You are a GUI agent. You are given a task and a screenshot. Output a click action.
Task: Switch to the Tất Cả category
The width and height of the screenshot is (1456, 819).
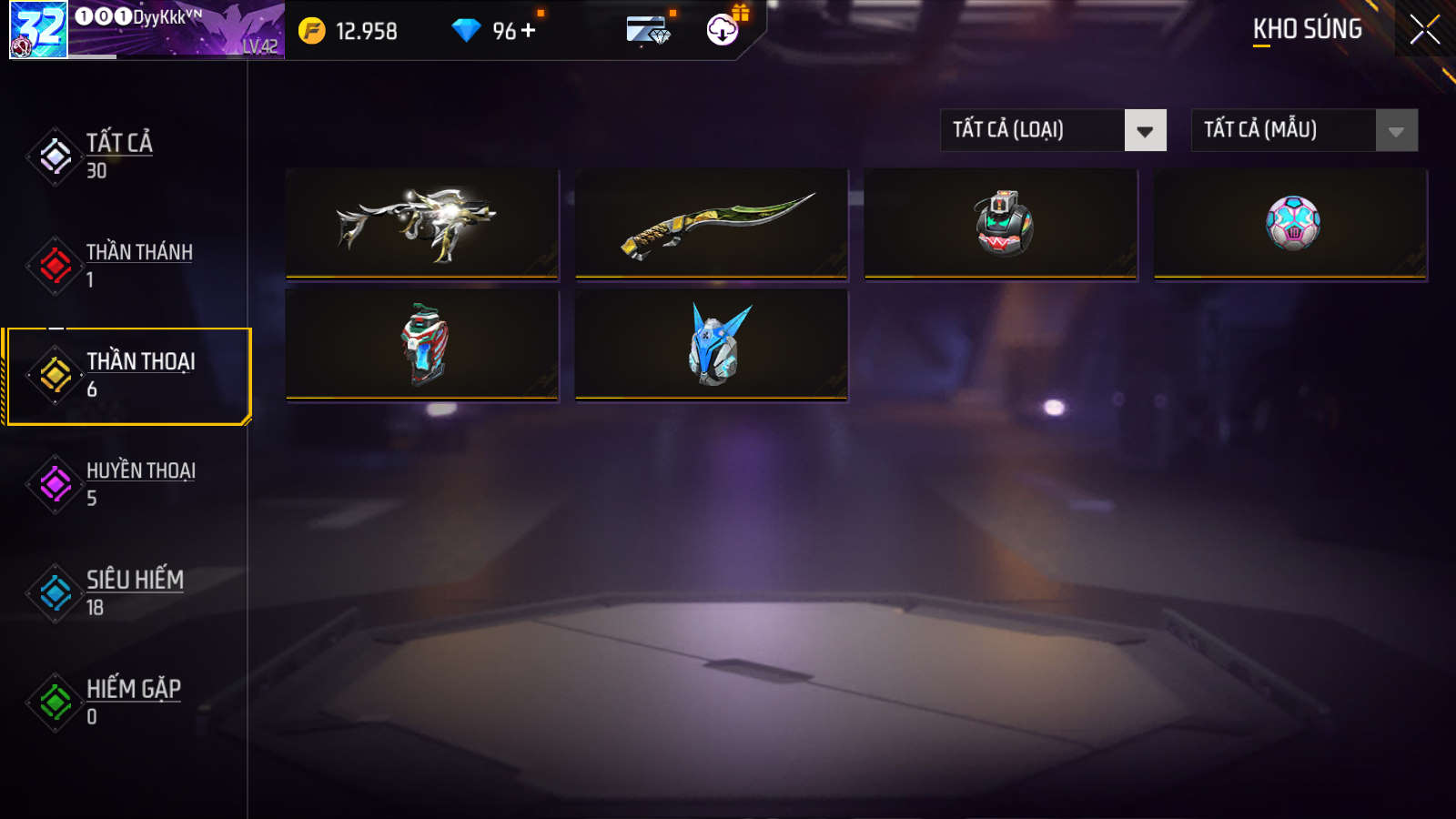pyautogui.click(x=118, y=156)
